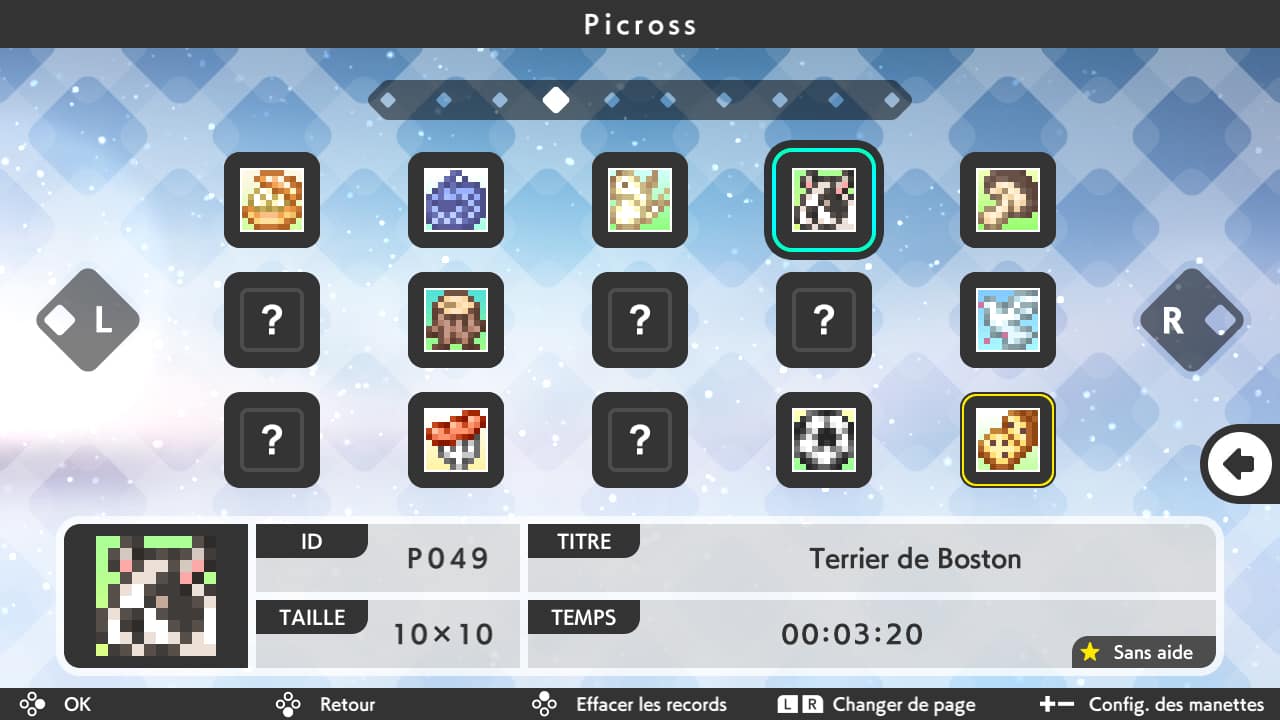Select the first page diamond indicator

click(x=386, y=100)
